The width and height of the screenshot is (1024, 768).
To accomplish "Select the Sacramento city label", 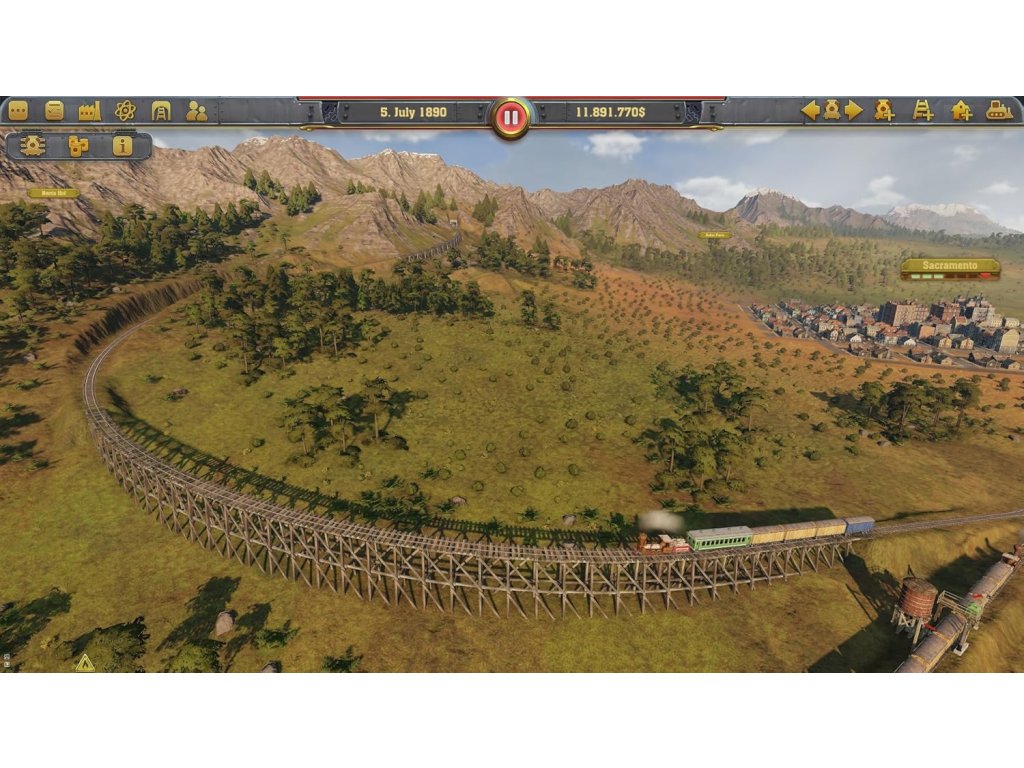I will [950, 267].
